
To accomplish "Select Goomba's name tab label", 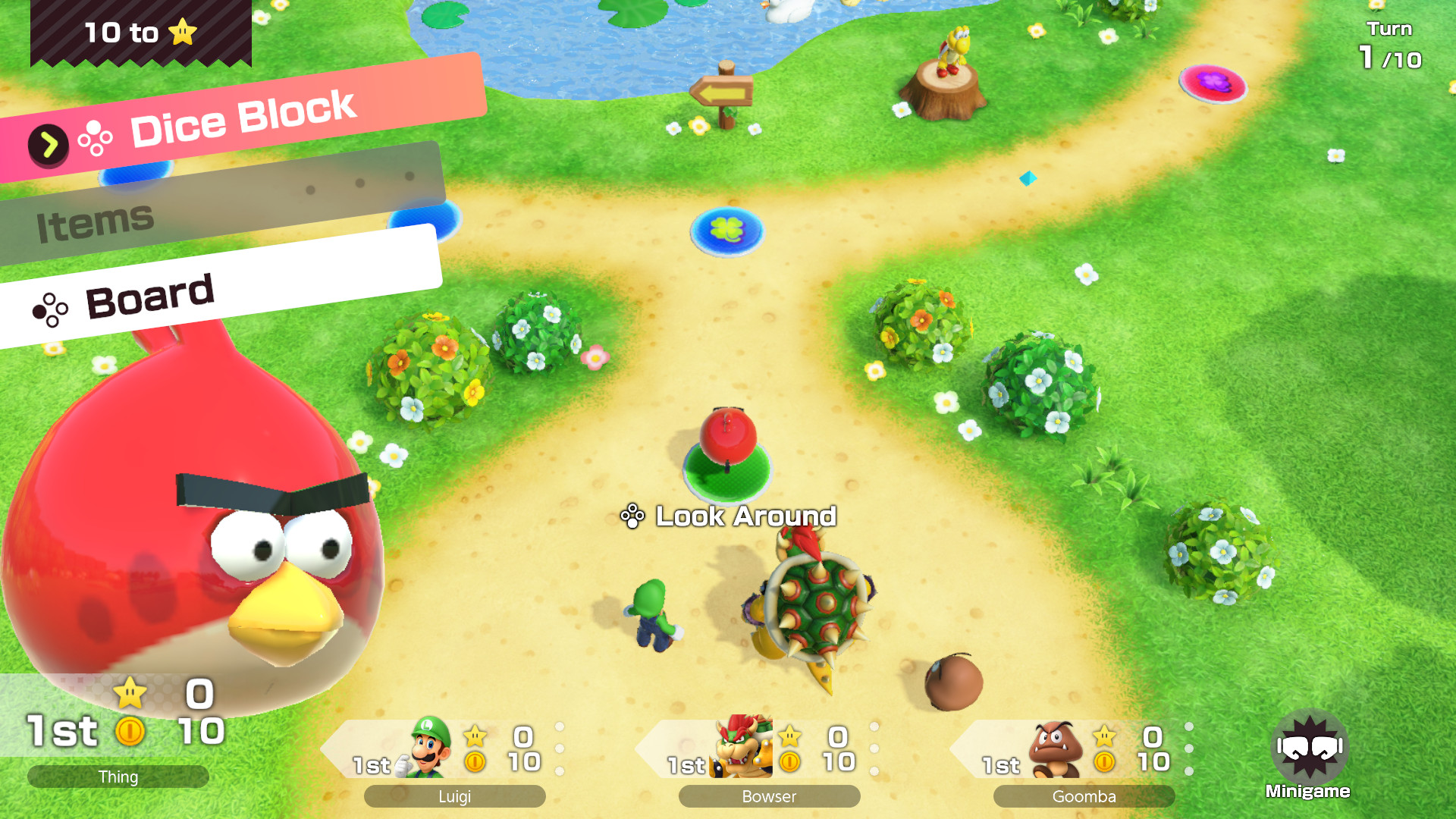I will (x=1084, y=796).
